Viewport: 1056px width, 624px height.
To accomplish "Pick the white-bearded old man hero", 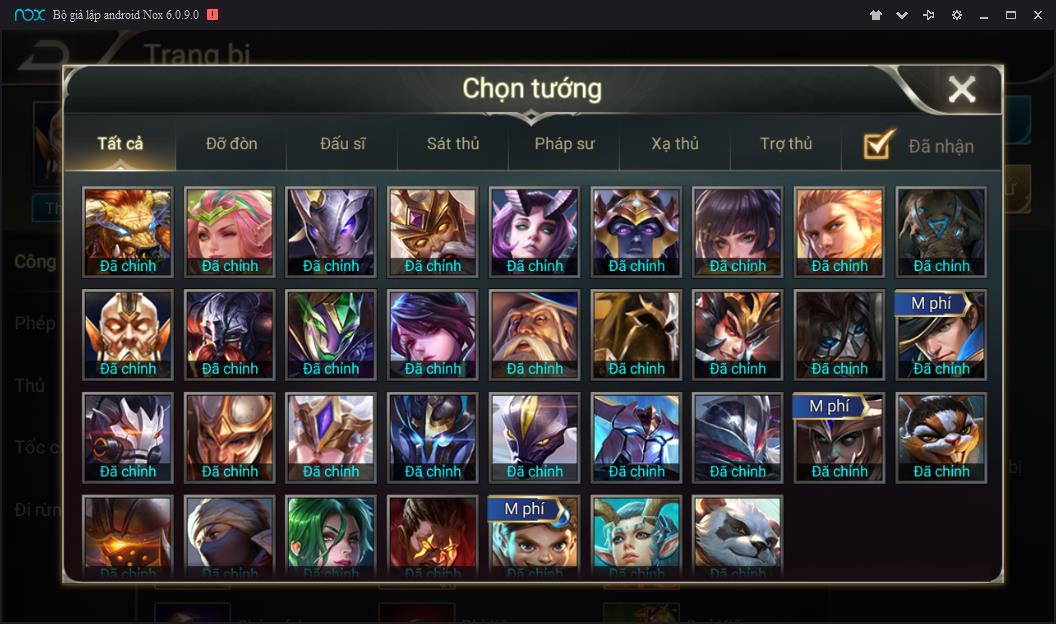I will click(x=534, y=334).
